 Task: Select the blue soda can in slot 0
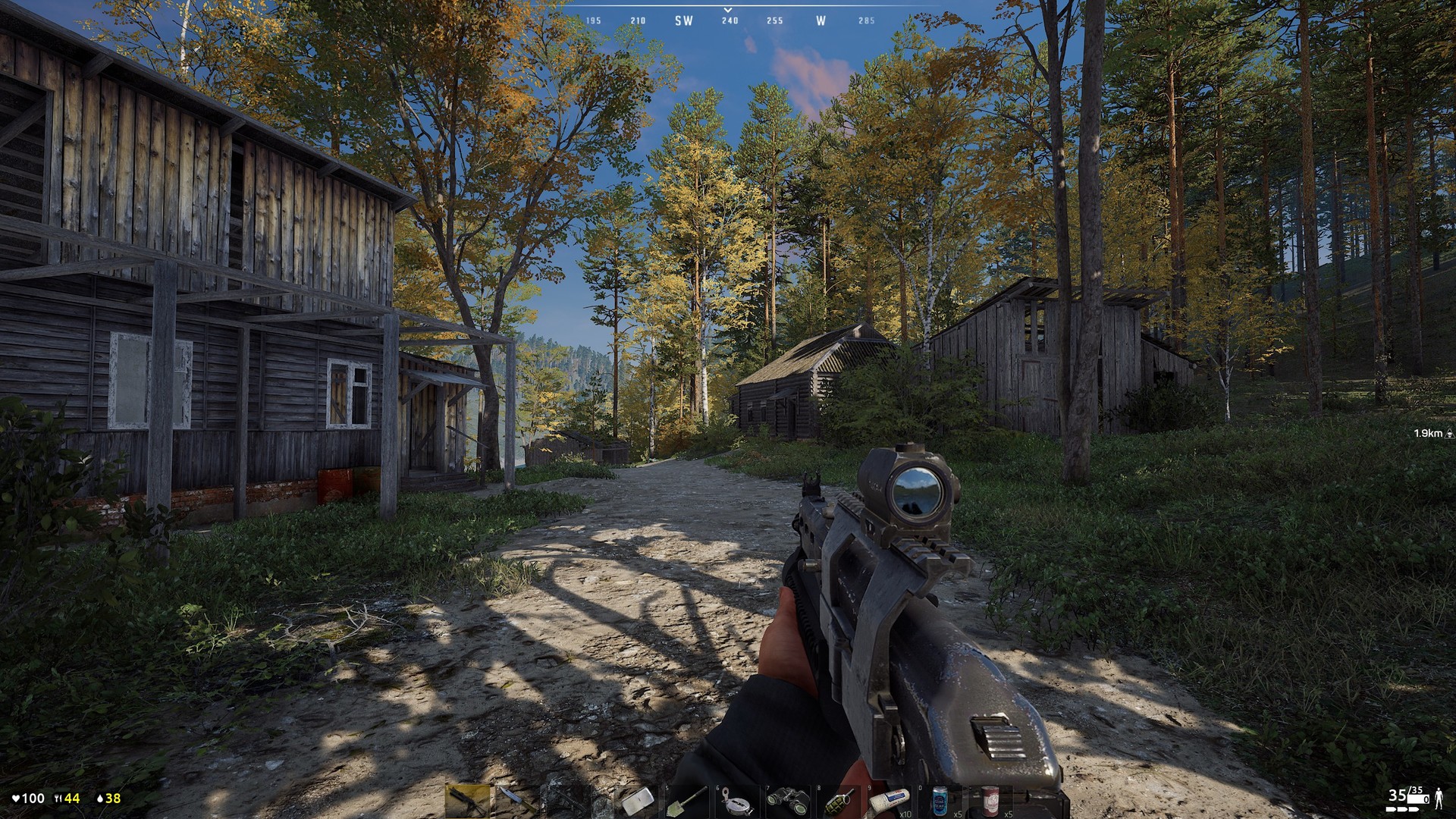tap(939, 802)
